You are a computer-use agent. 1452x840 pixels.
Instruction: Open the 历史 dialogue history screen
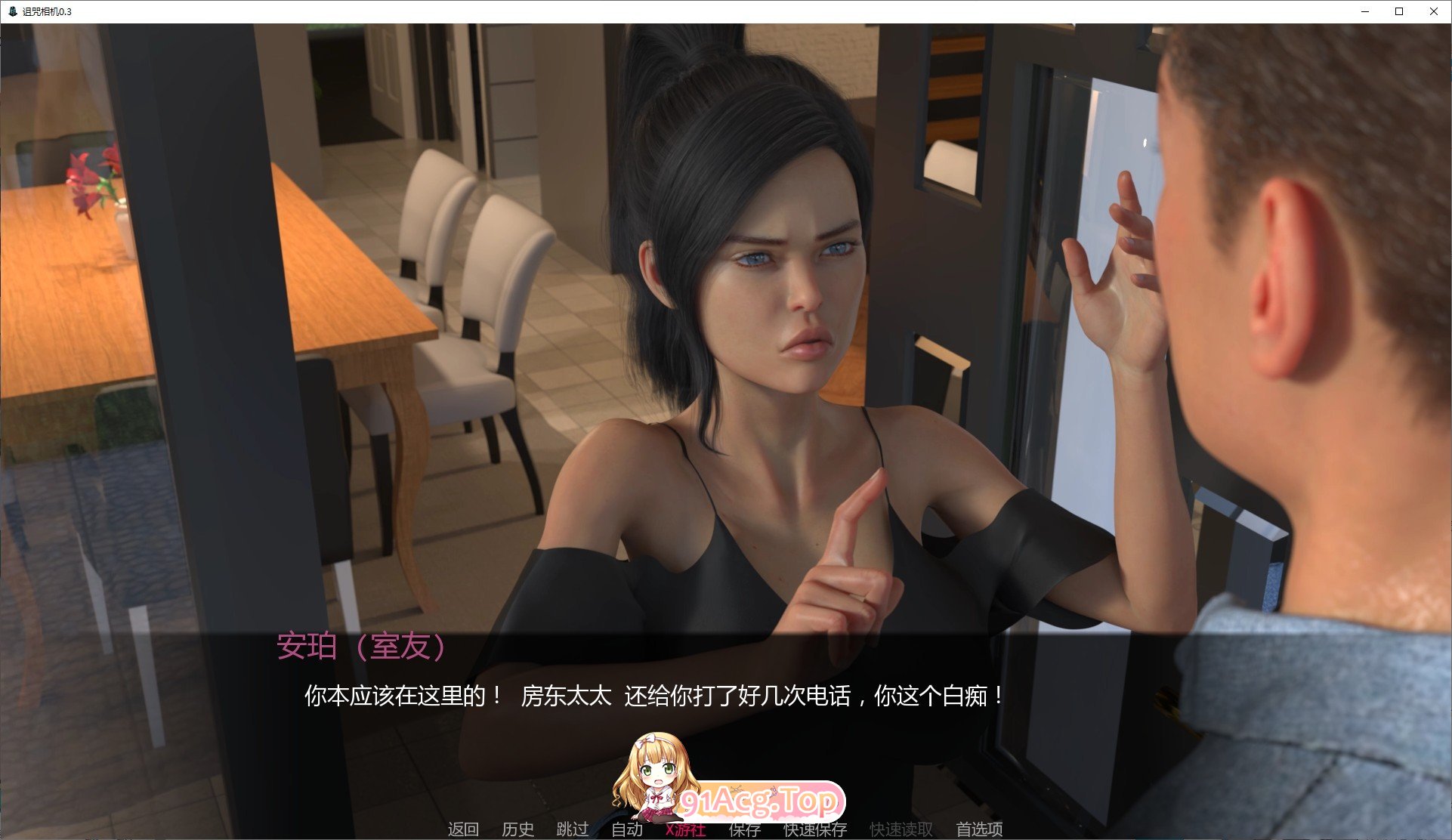518,829
